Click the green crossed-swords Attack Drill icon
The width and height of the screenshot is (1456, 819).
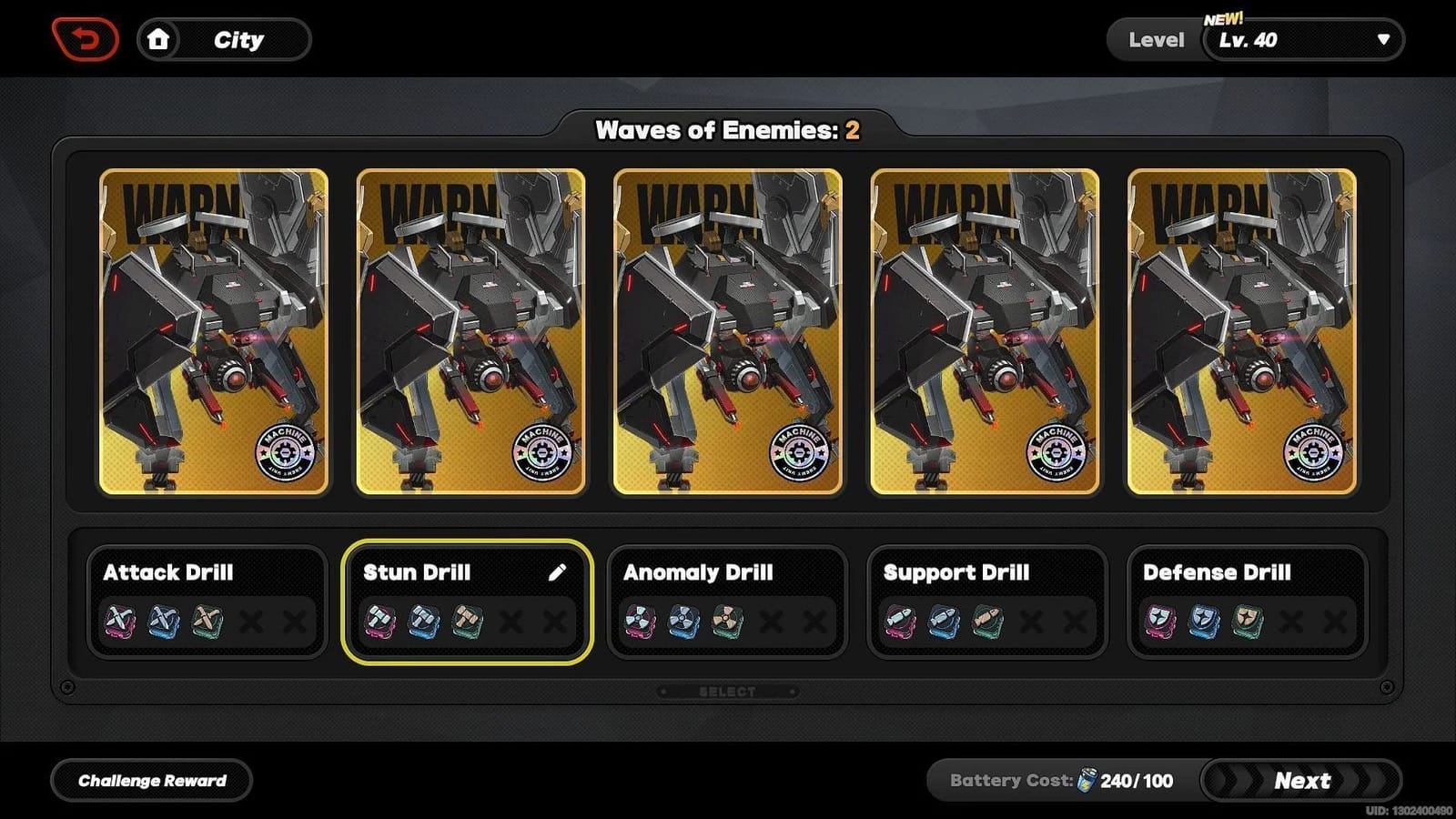click(207, 622)
